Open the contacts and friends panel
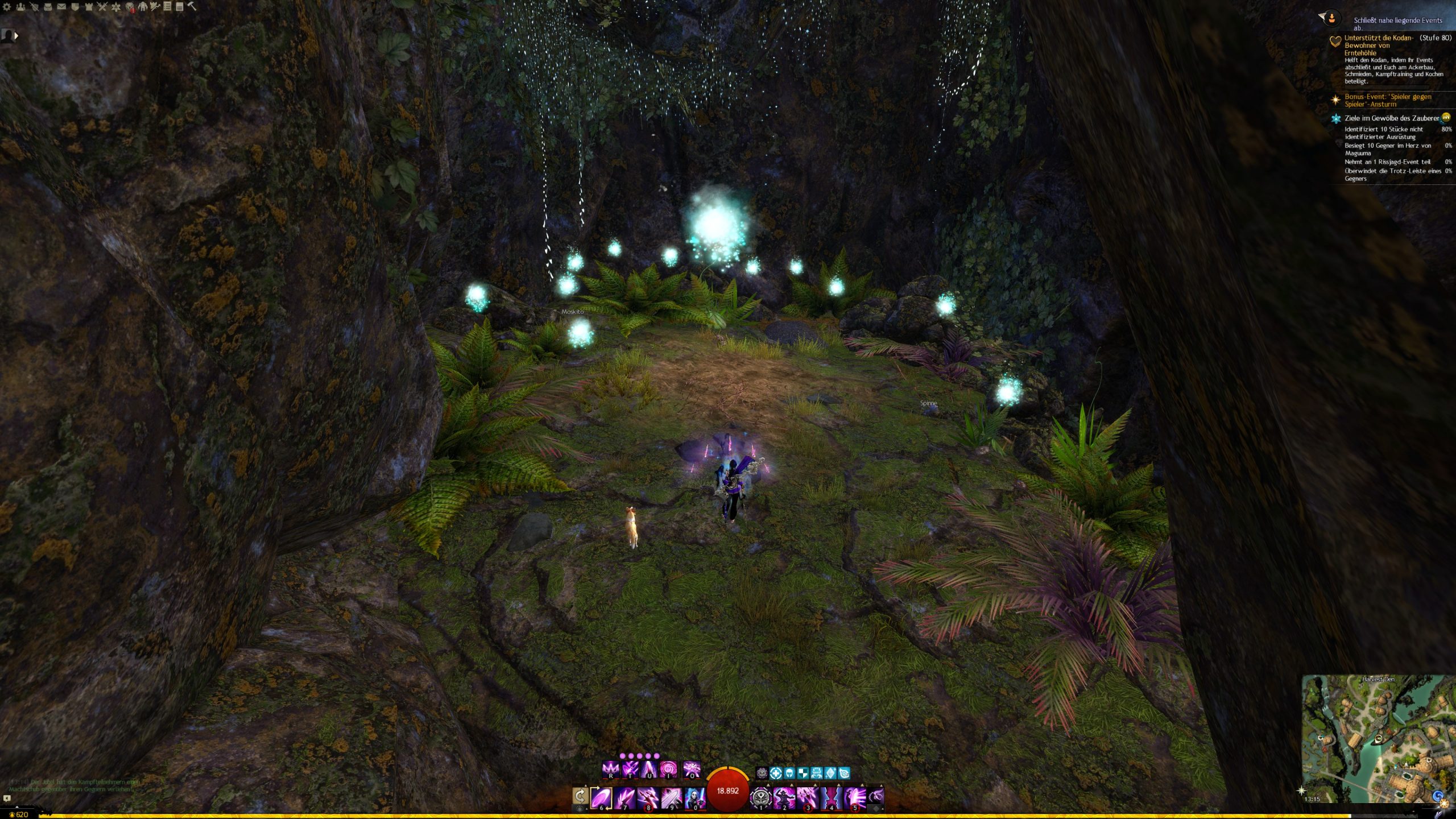 click(x=20, y=7)
